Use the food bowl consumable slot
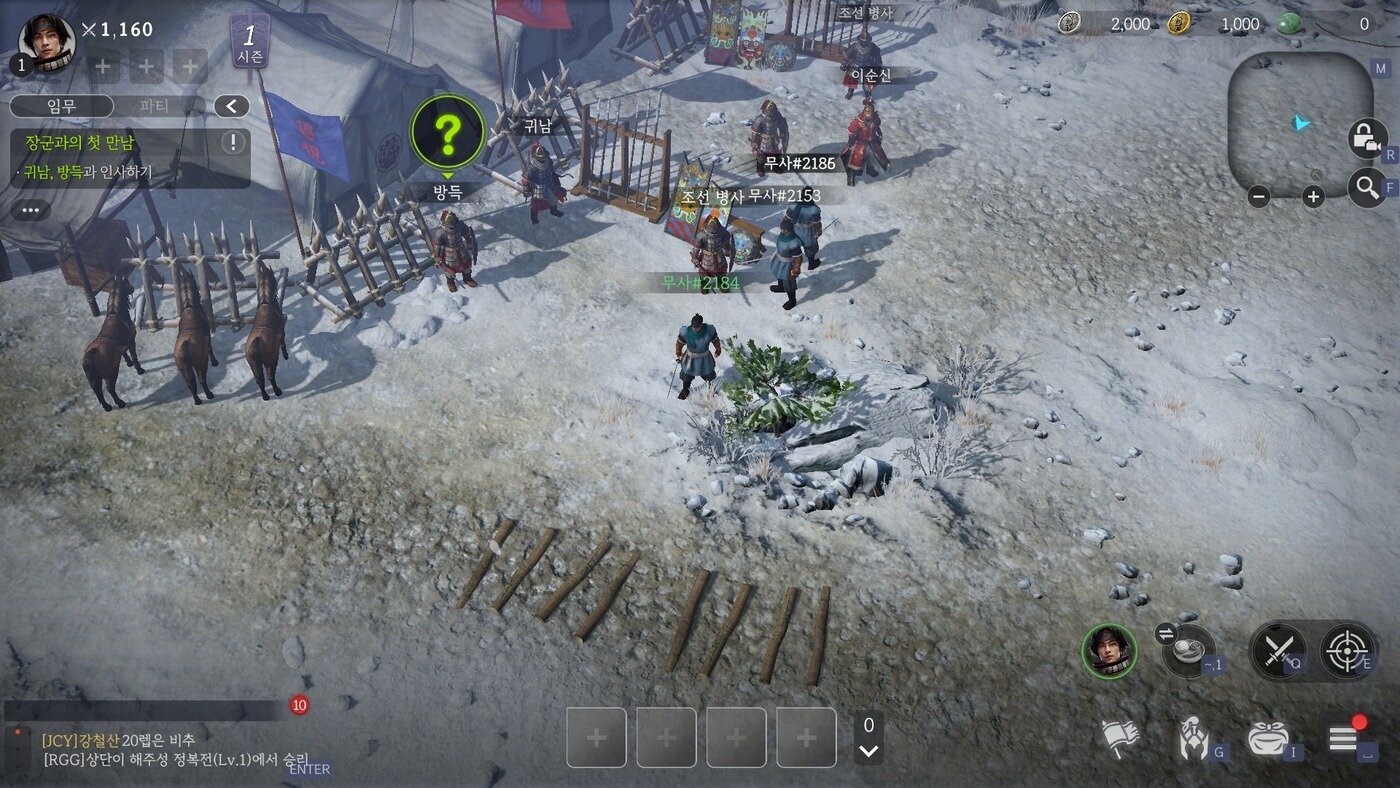This screenshot has height=788, width=1400. 1189,650
